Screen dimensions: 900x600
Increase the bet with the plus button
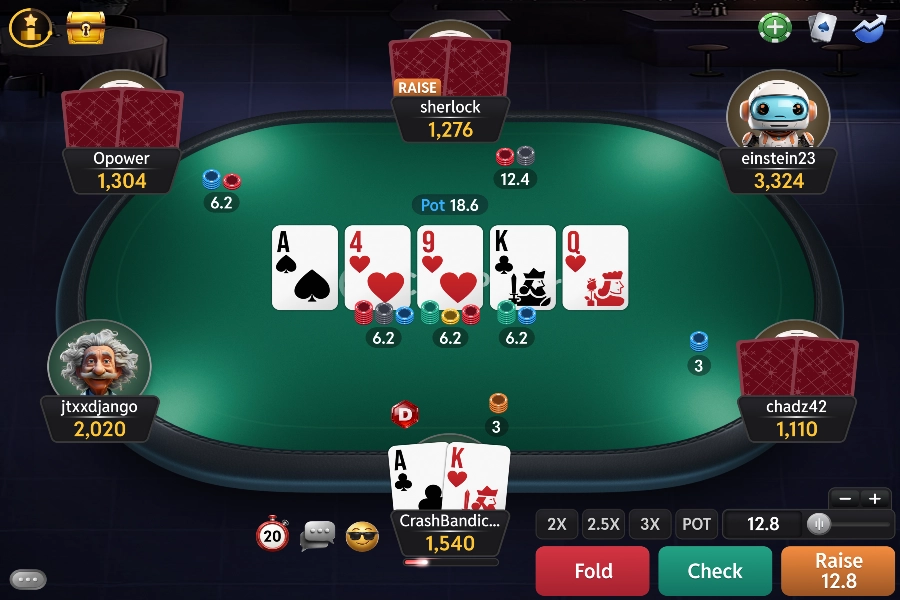(875, 498)
